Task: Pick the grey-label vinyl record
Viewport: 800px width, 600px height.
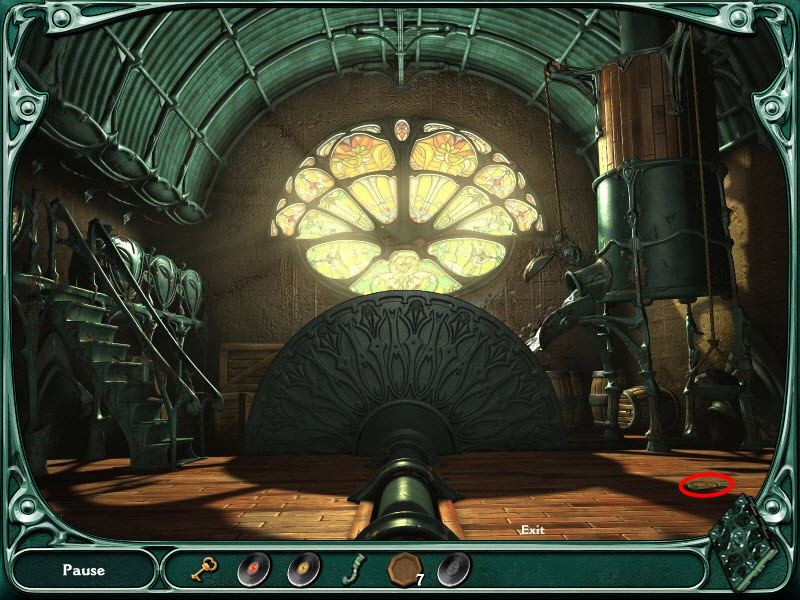Action: pyautogui.click(x=453, y=569)
